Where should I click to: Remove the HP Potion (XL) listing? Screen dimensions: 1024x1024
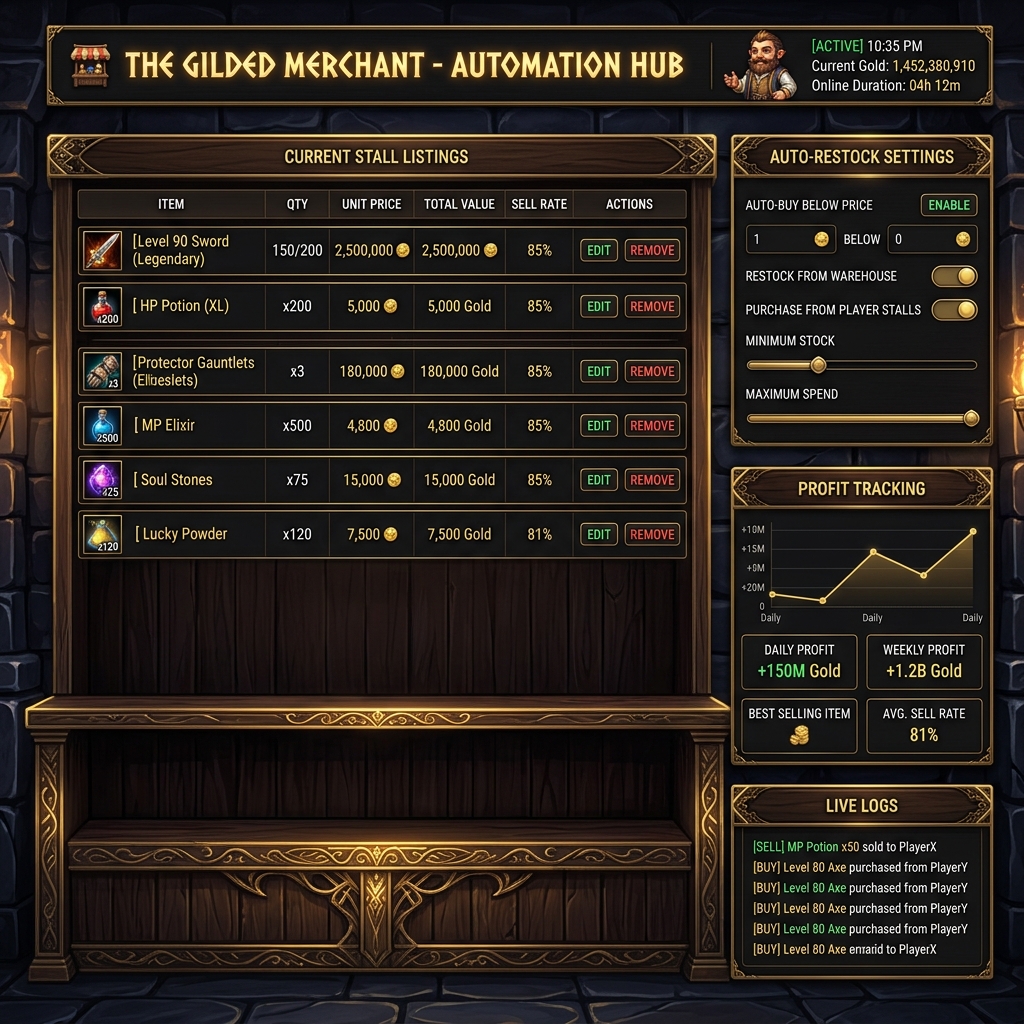pos(652,307)
